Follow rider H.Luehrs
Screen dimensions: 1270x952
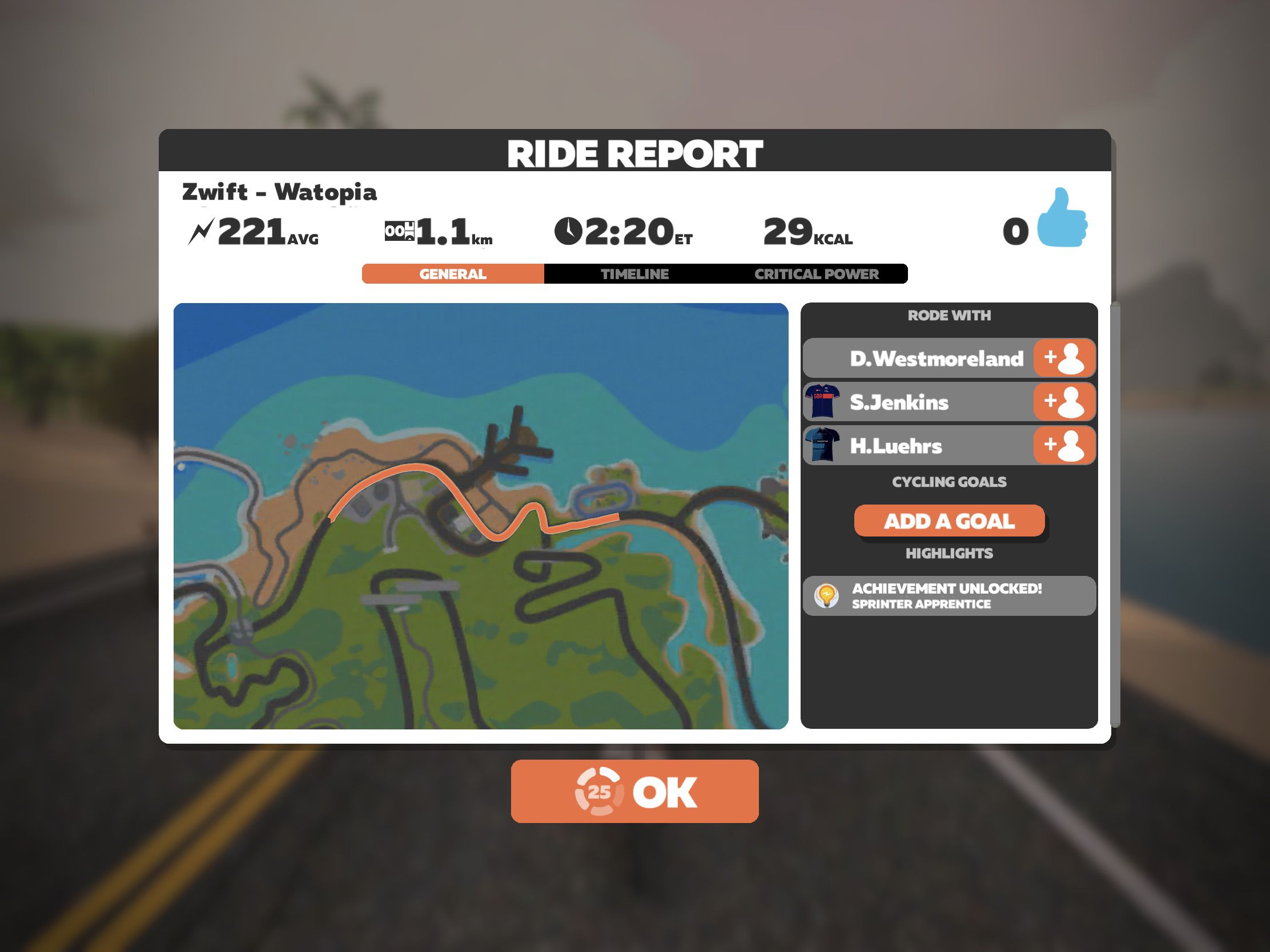click(1064, 445)
